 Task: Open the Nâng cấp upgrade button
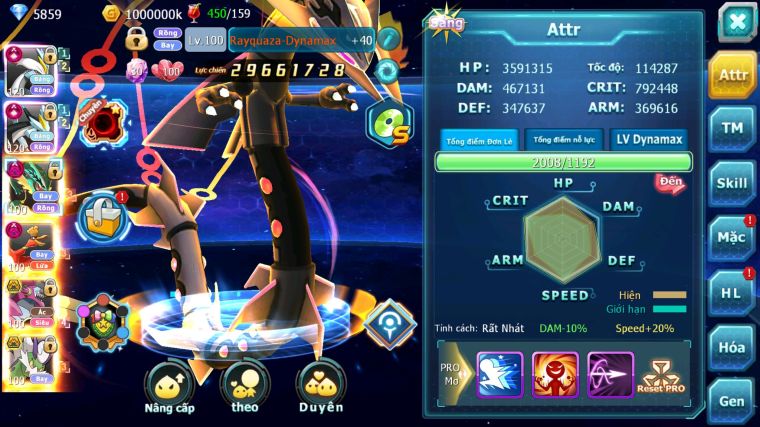point(169,388)
